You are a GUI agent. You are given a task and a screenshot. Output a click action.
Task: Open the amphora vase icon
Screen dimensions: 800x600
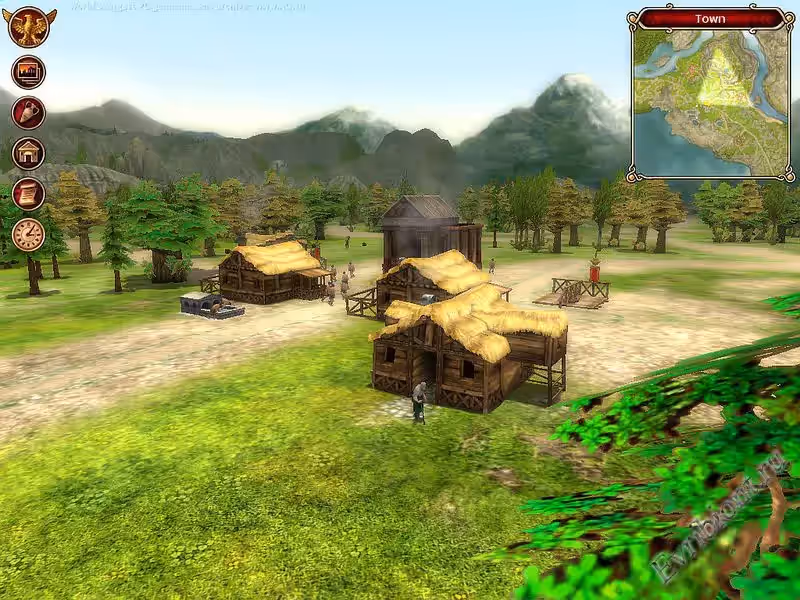pyautogui.click(x=28, y=112)
